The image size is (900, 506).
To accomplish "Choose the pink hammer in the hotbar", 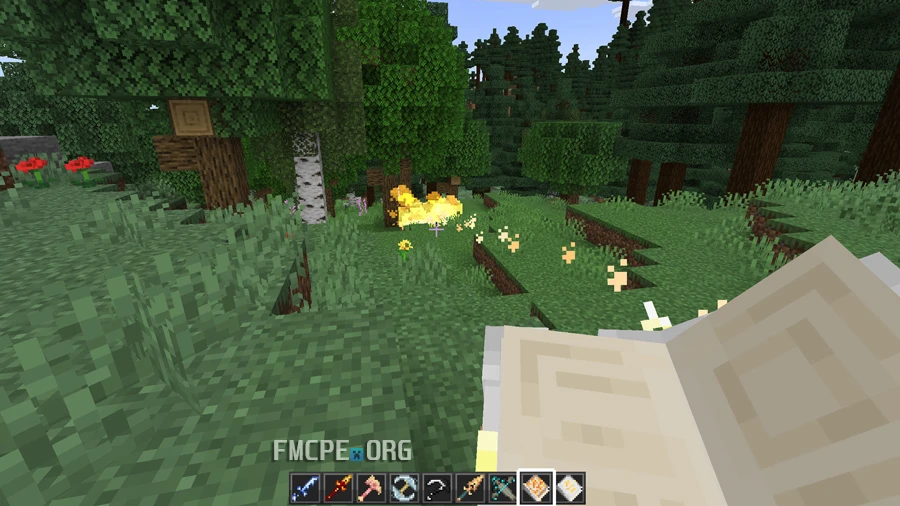I will tap(371, 488).
